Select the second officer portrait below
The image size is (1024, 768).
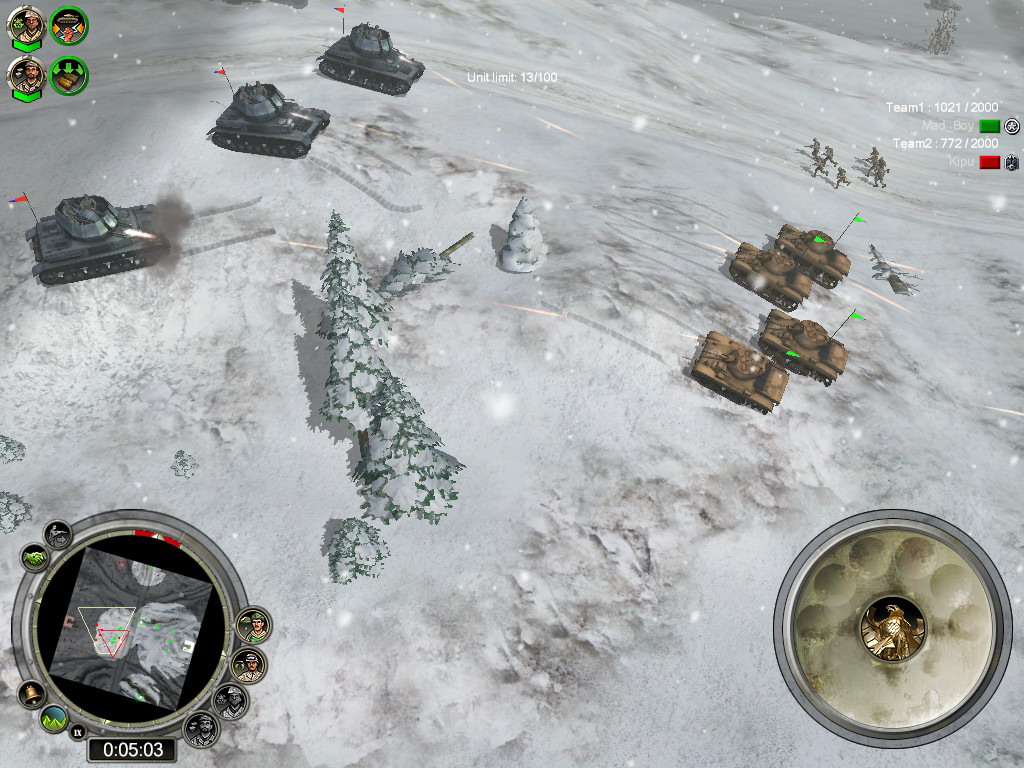click(25, 77)
